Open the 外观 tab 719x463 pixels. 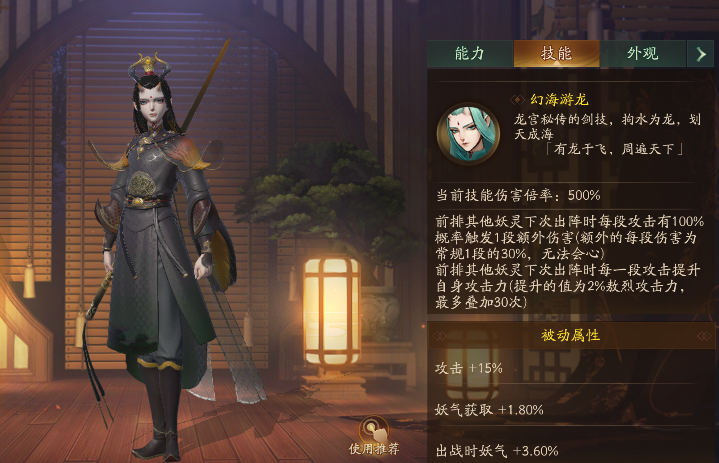642,54
